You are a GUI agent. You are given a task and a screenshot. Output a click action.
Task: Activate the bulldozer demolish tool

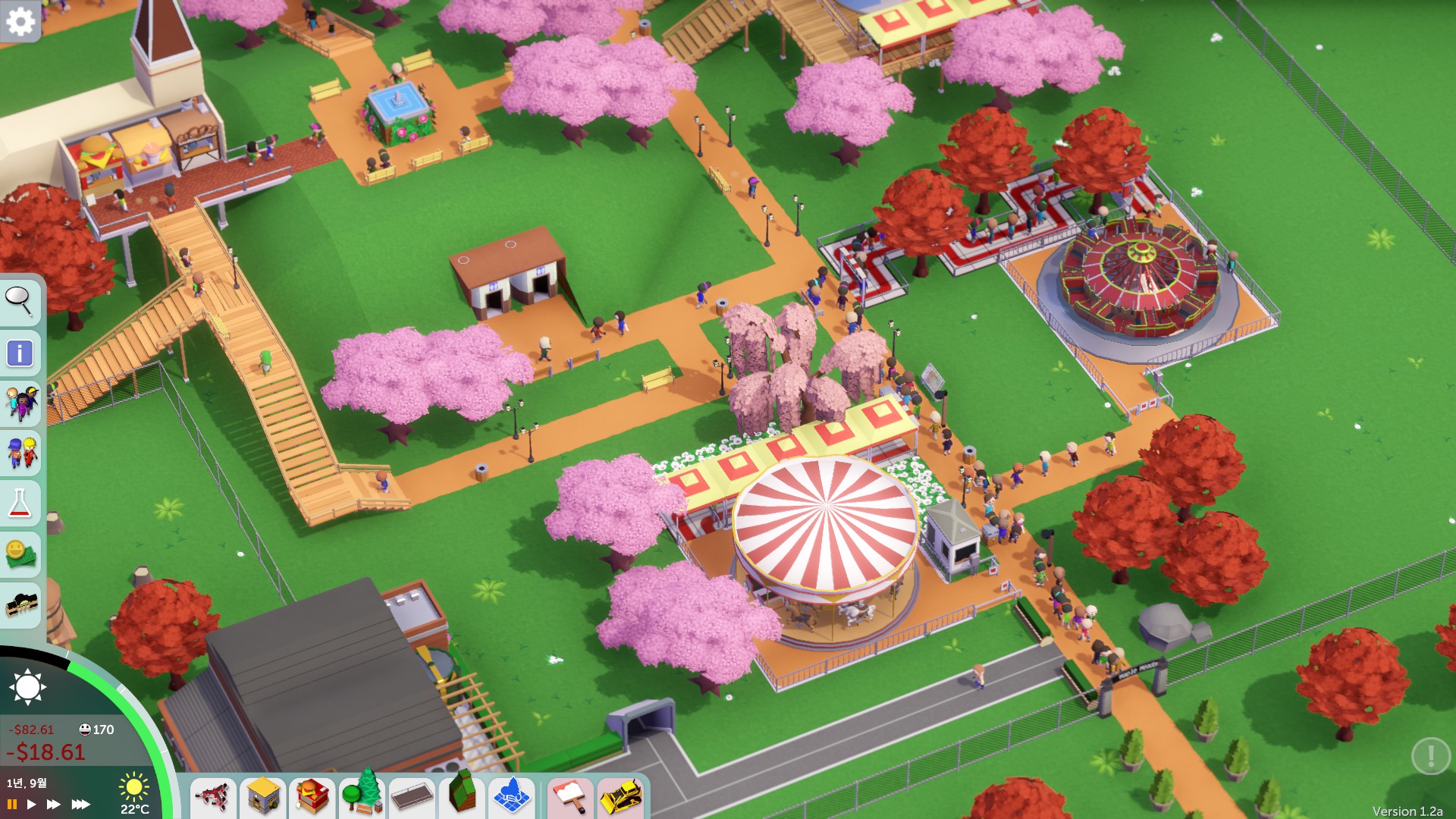coord(621,796)
